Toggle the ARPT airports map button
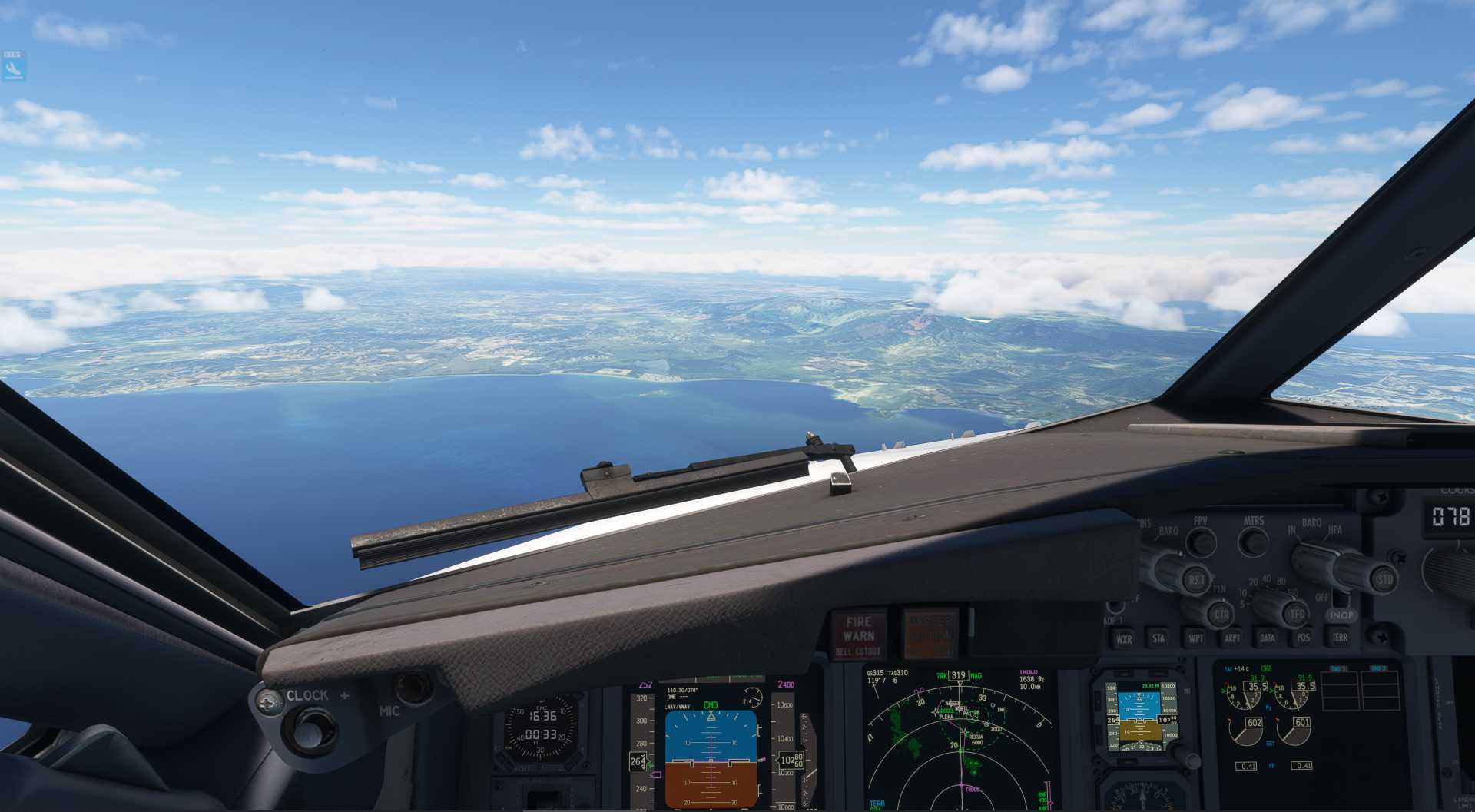1475x812 pixels. pyautogui.click(x=1231, y=638)
